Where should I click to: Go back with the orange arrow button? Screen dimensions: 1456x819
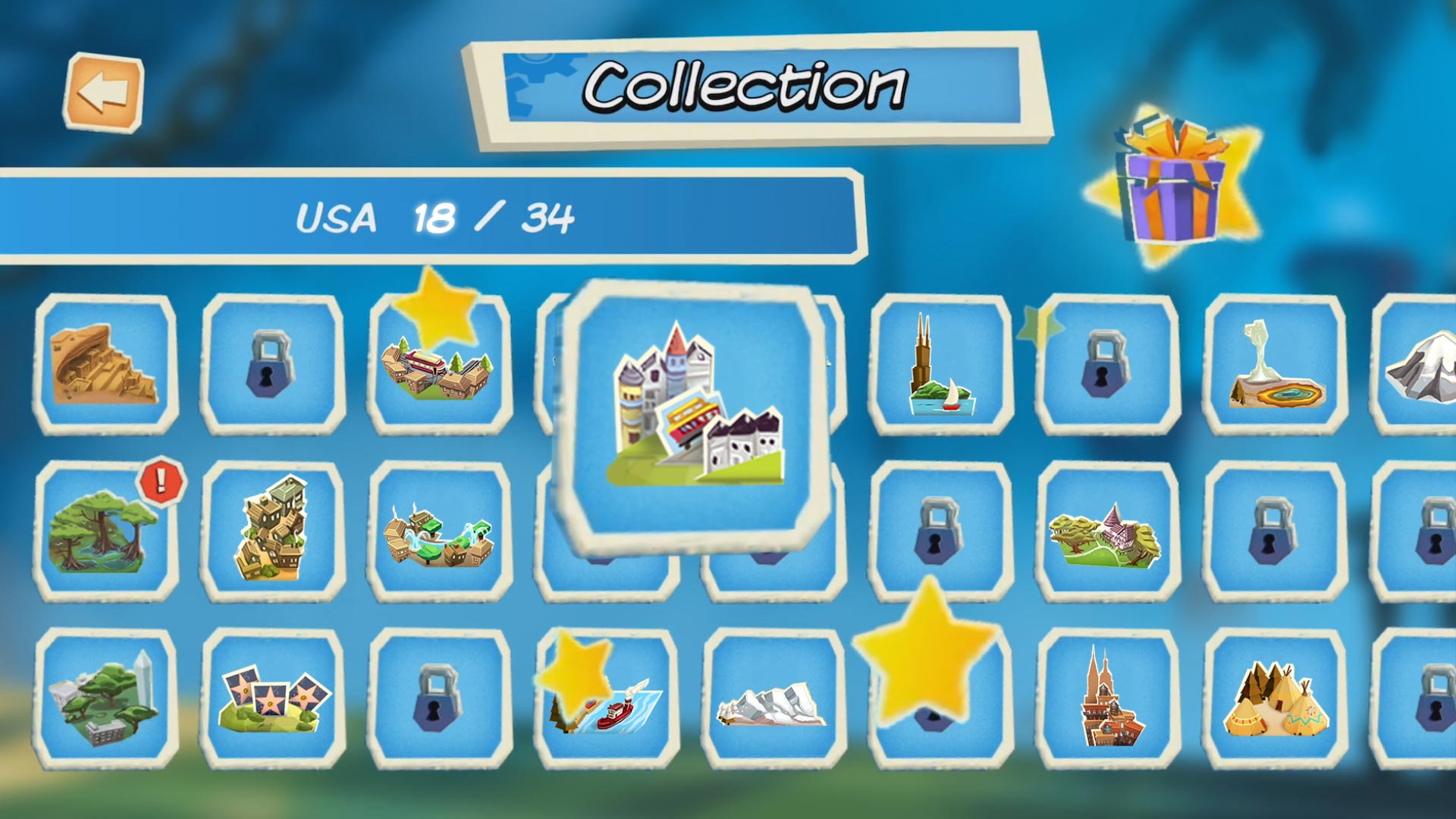pyautogui.click(x=103, y=93)
